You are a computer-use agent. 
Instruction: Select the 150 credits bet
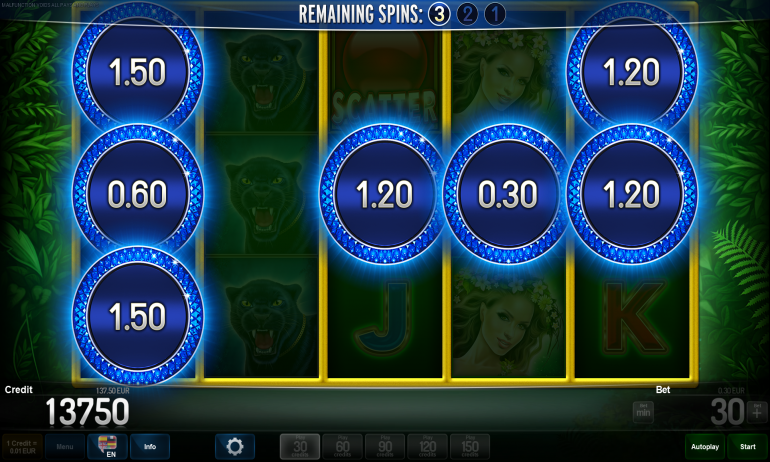click(470, 446)
